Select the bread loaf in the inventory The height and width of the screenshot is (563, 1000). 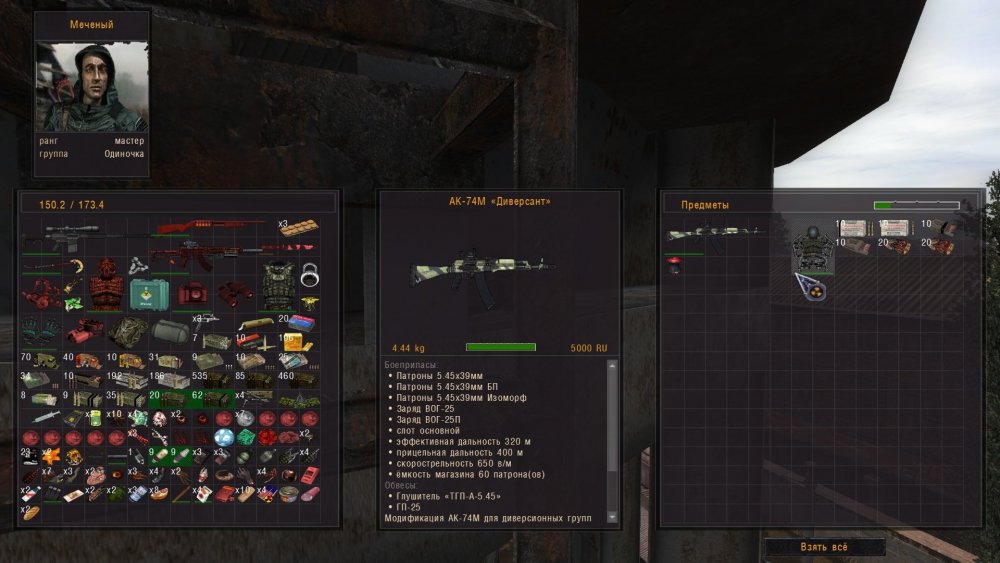point(30,513)
